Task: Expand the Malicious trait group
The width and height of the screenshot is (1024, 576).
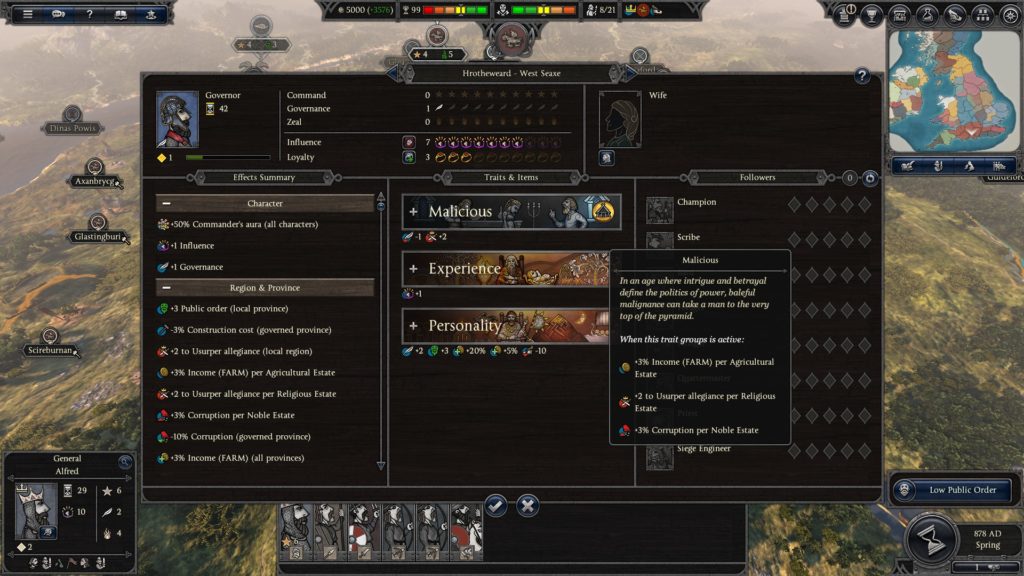Action: [x=413, y=212]
